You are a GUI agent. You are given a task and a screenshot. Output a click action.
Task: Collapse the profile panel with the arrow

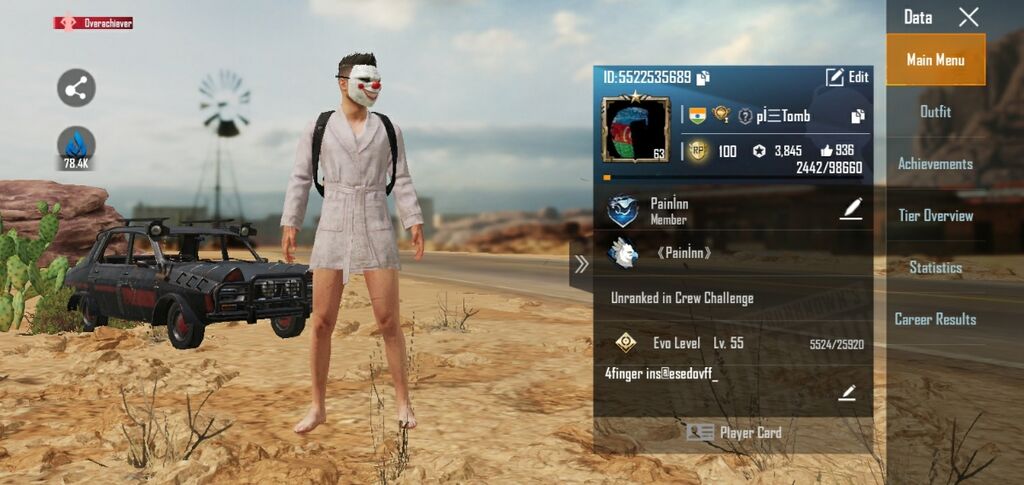[581, 264]
